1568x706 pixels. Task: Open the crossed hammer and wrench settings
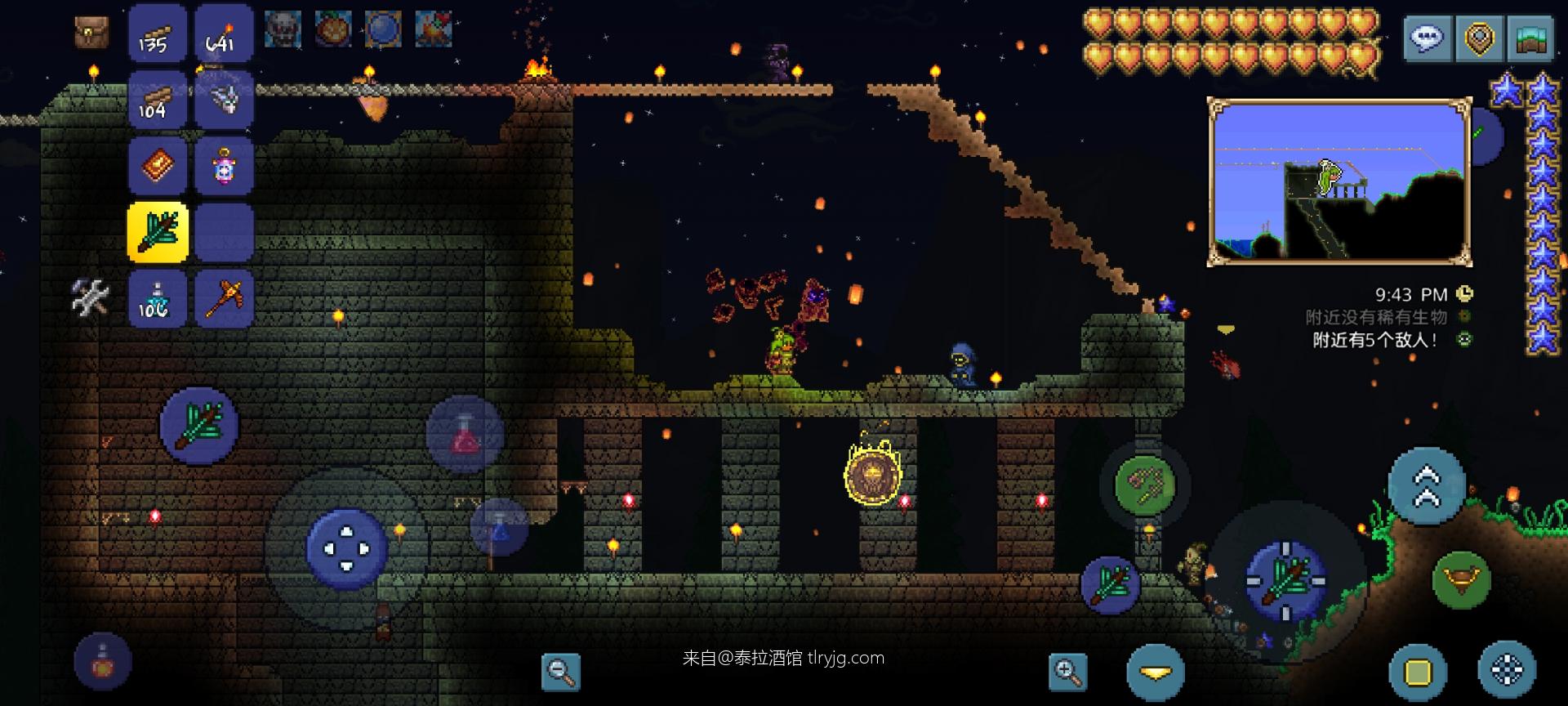coord(90,297)
